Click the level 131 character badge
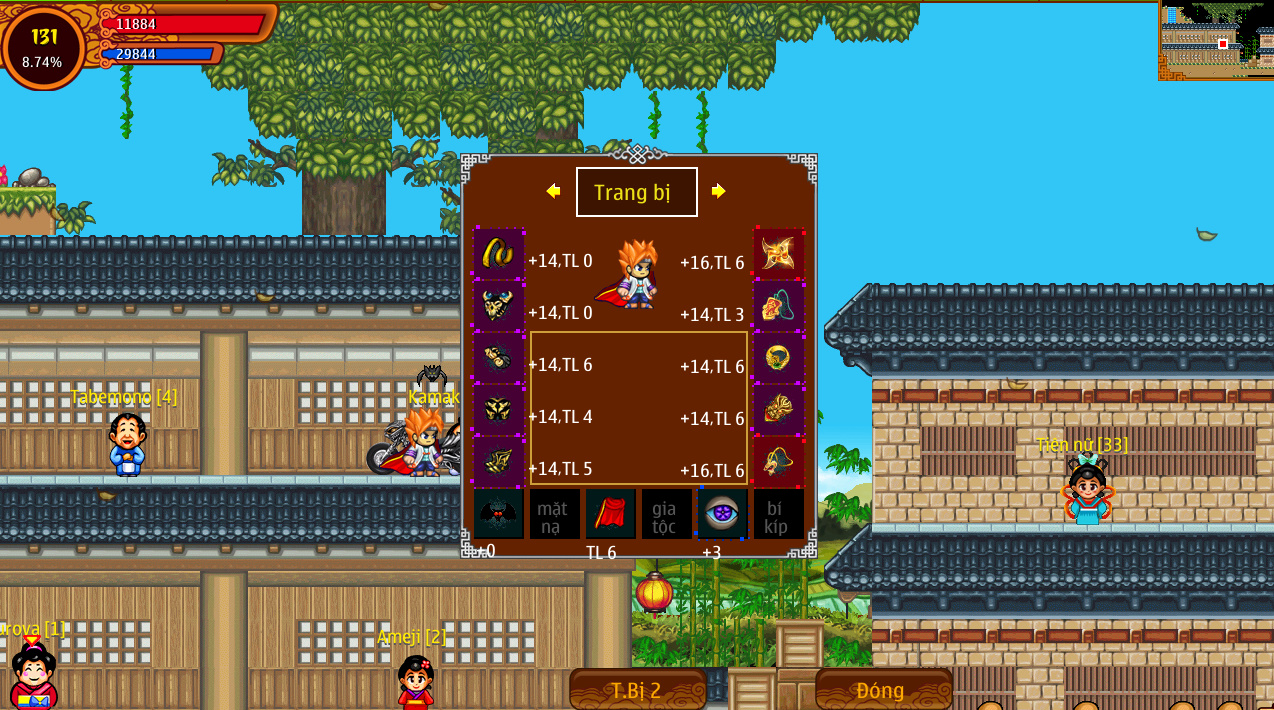The width and height of the screenshot is (1274, 710). [x=44, y=47]
